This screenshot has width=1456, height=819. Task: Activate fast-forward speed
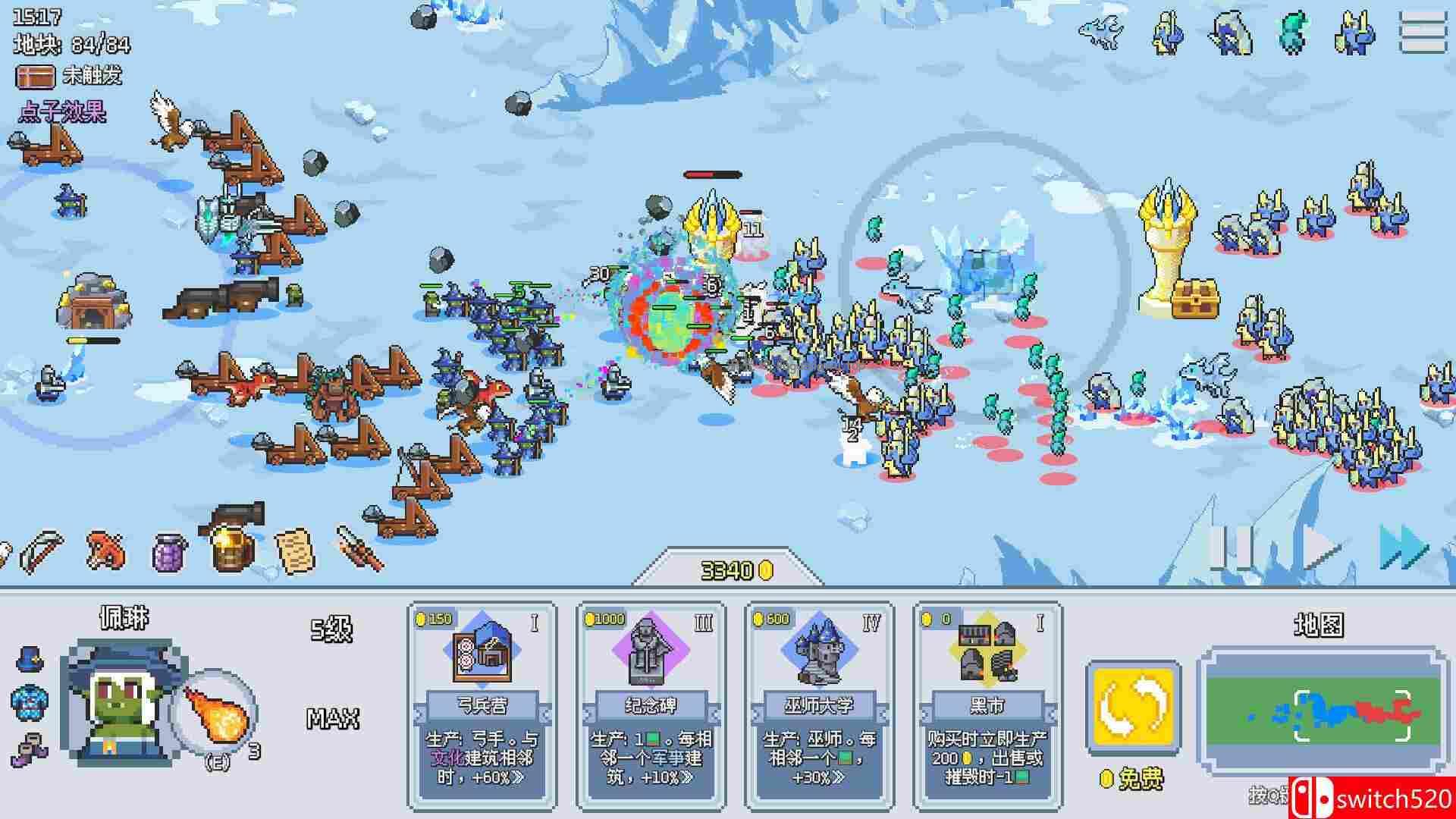click(1404, 548)
